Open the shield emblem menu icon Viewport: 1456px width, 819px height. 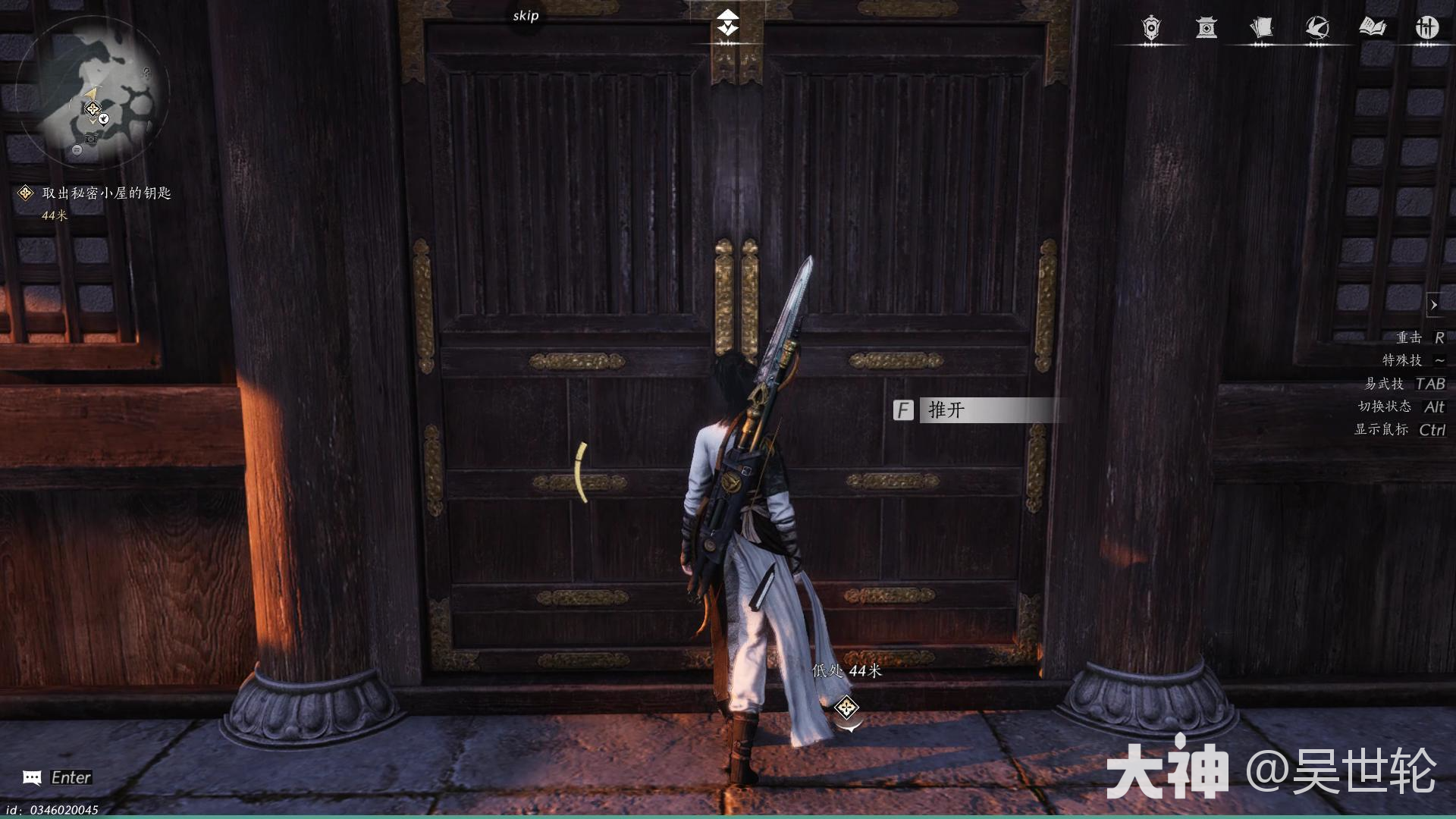(x=1151, y=28)
